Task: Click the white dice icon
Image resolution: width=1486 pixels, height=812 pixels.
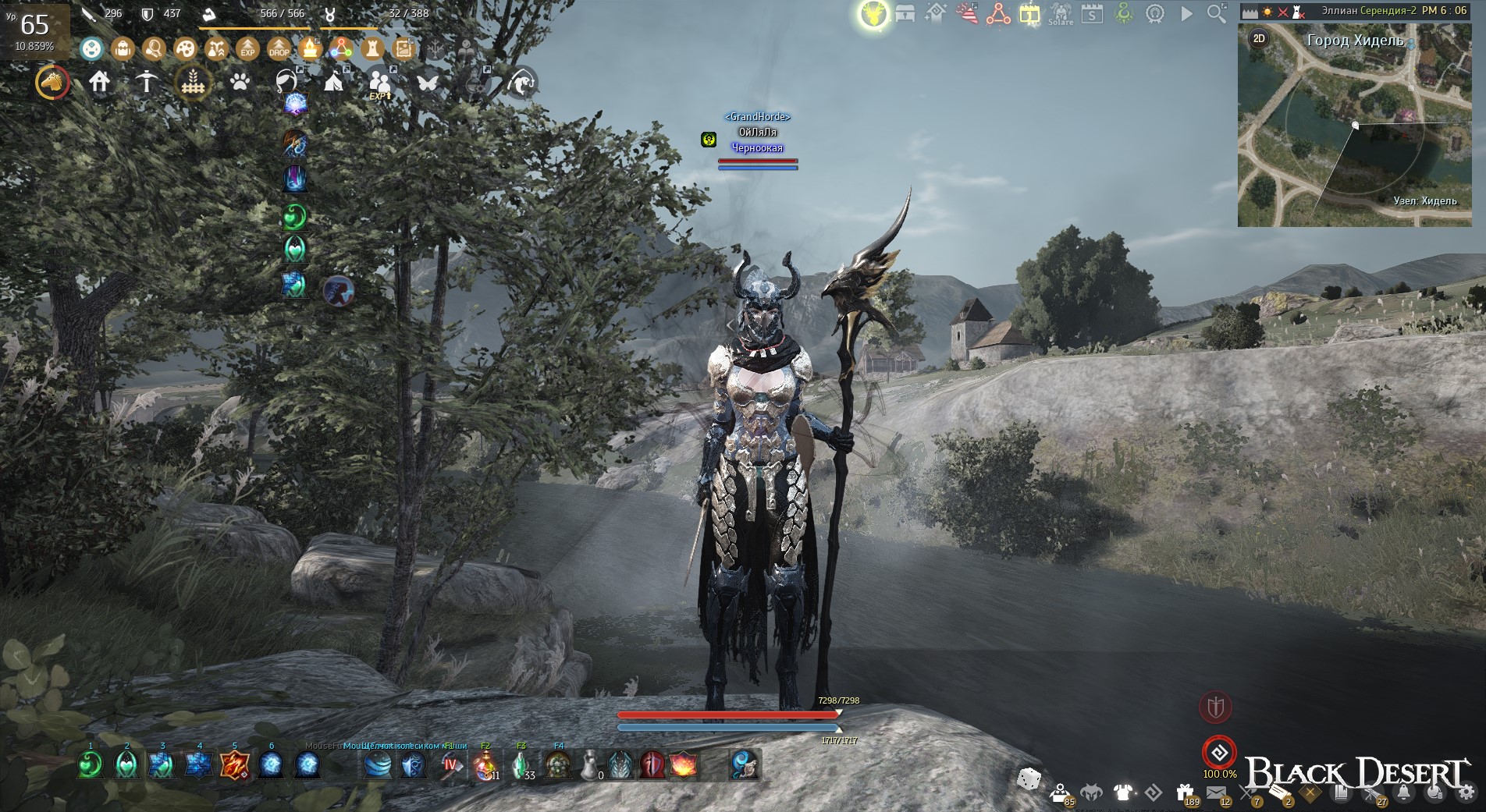Action: [x=1029, y=778]
